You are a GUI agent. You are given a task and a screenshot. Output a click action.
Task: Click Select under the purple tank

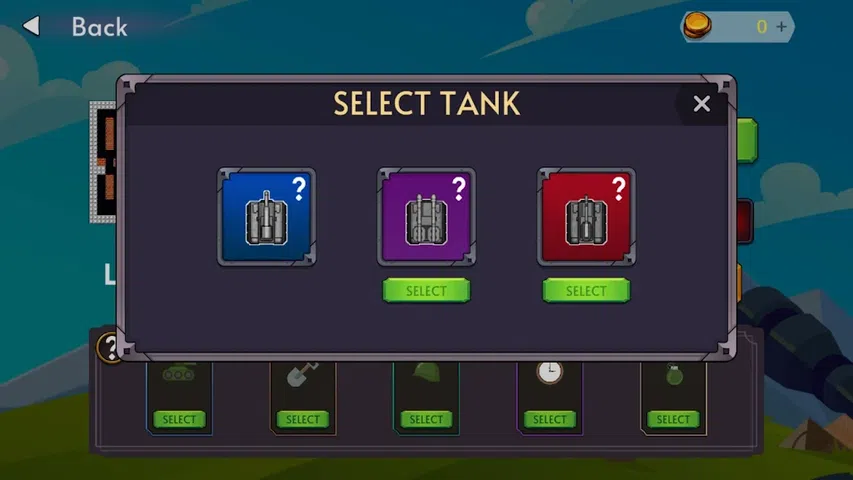426,291
